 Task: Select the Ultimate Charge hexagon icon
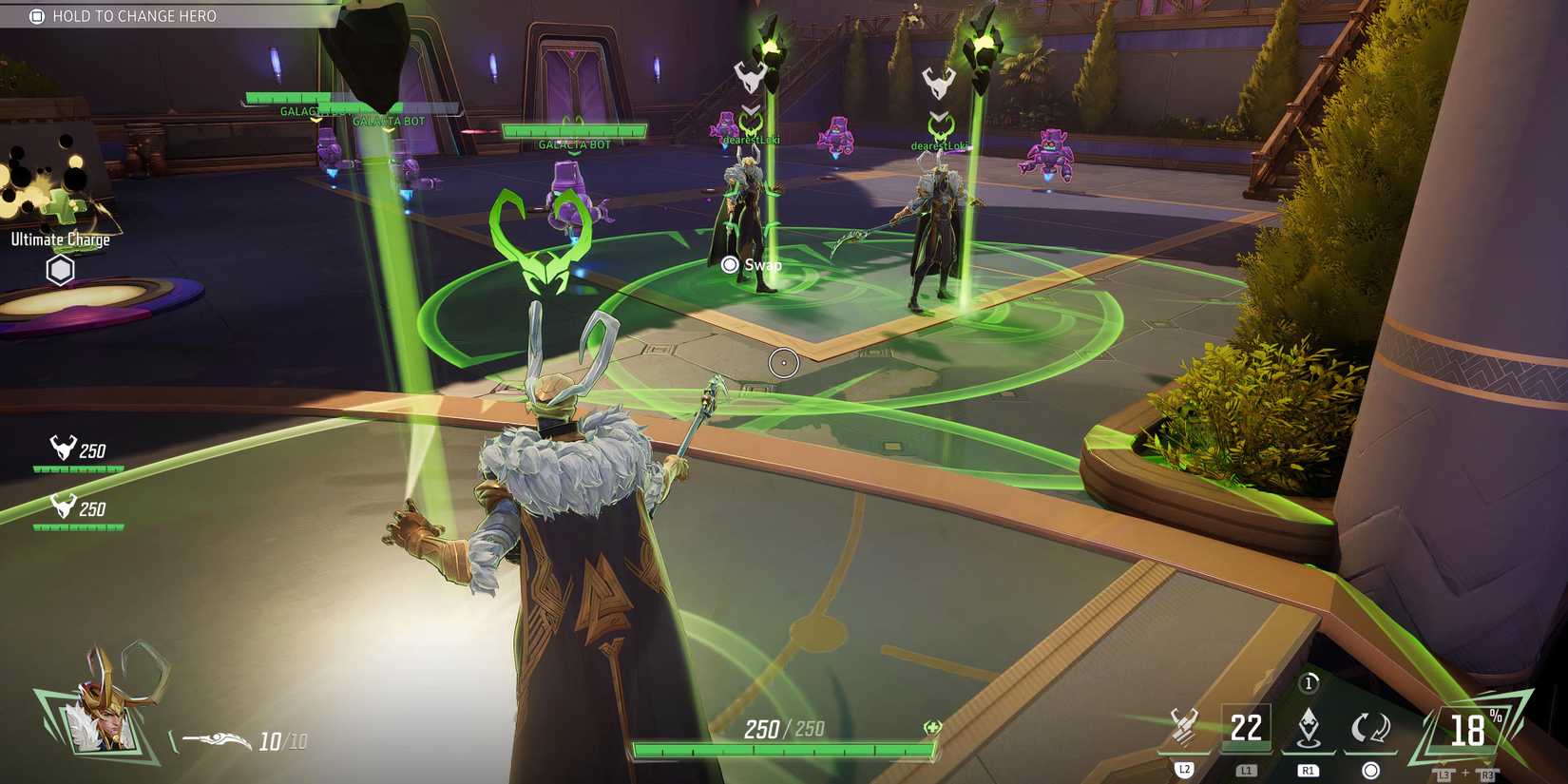click(60, 270)
